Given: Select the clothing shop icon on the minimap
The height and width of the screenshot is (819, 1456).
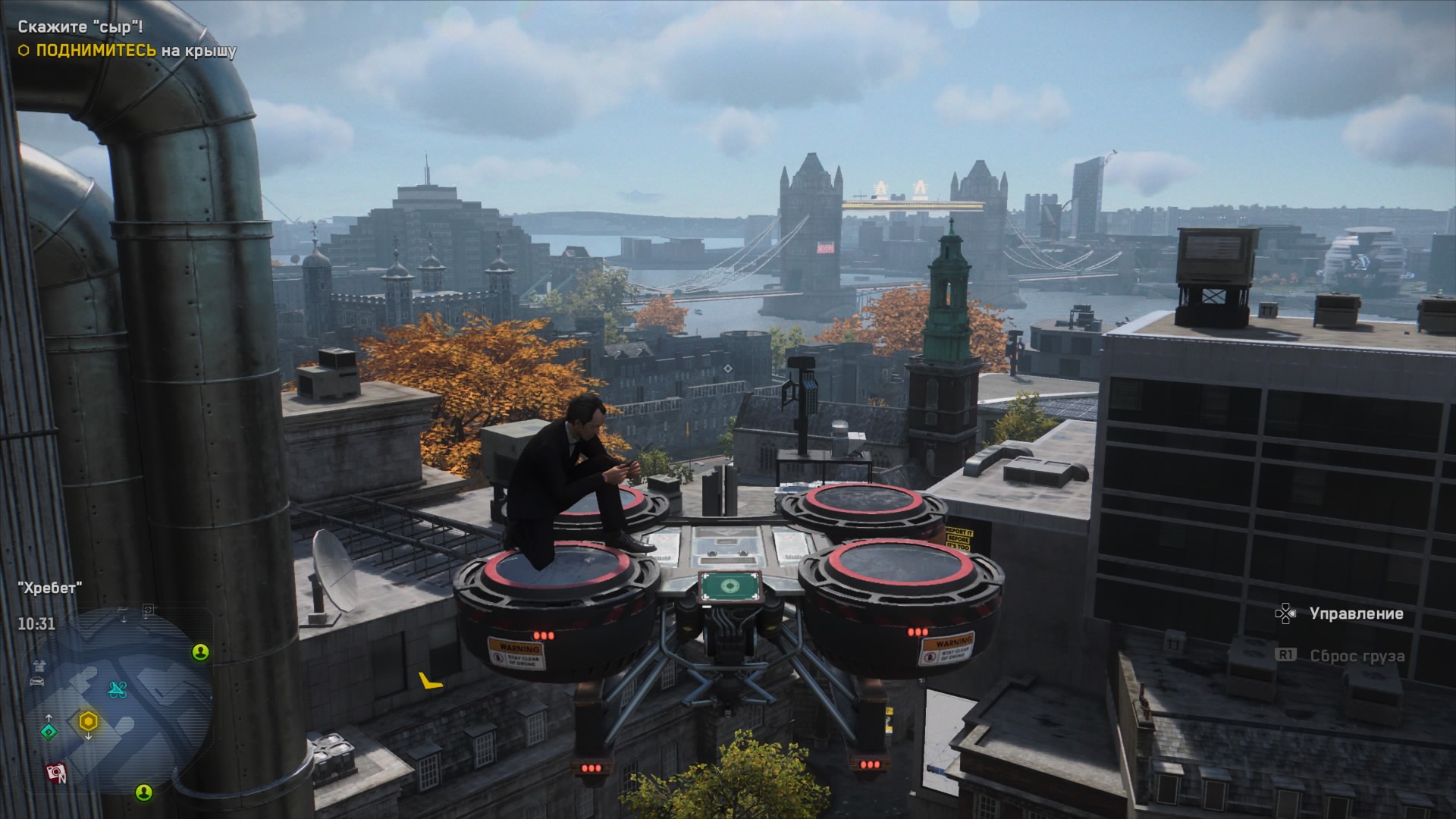Looking at the screenshot, I should 37,665.
